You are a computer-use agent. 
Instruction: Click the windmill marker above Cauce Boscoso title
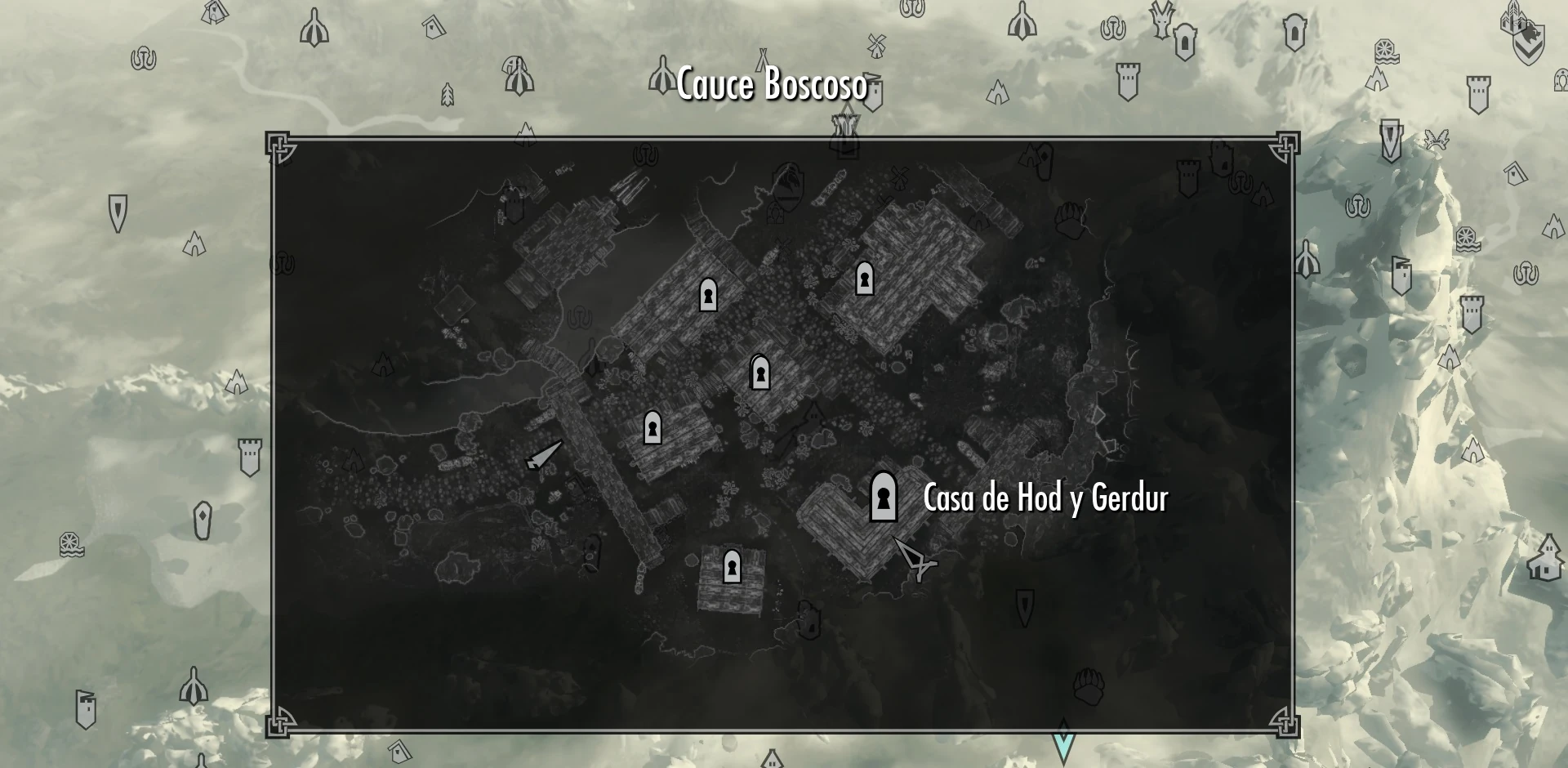point(875,44)
